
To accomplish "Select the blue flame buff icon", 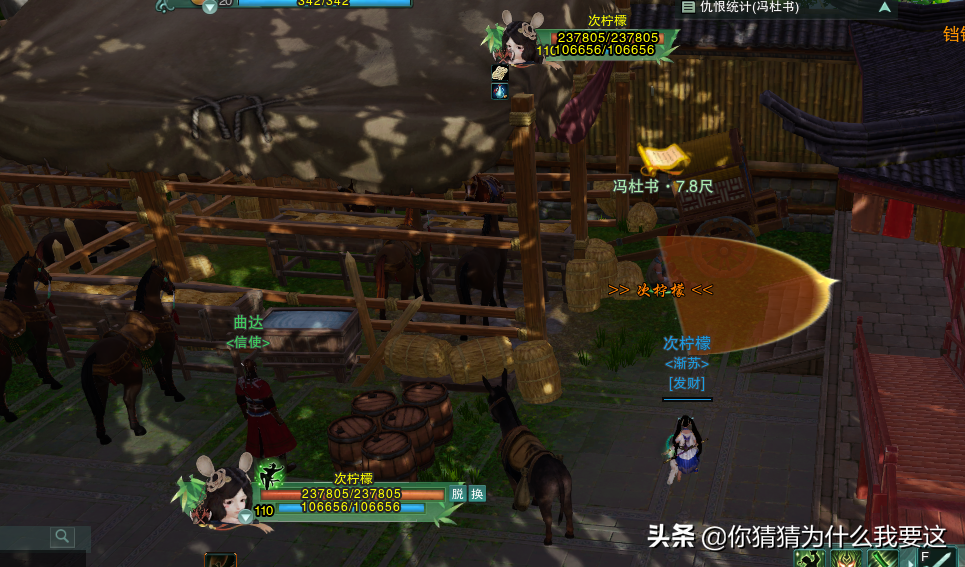I will [x=499, y=91].
